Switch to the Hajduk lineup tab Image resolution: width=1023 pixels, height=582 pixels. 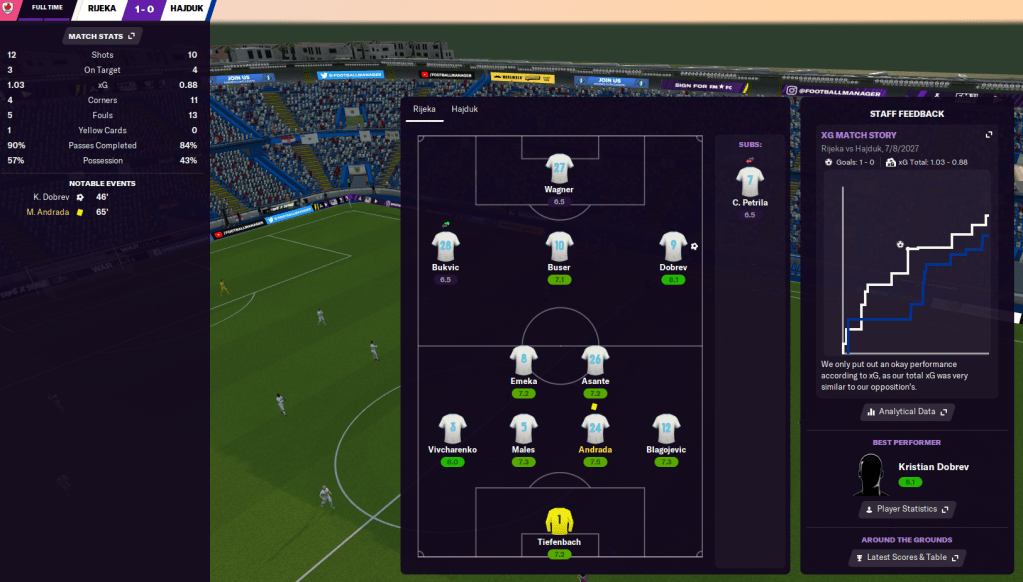click(x=464, y=109)
